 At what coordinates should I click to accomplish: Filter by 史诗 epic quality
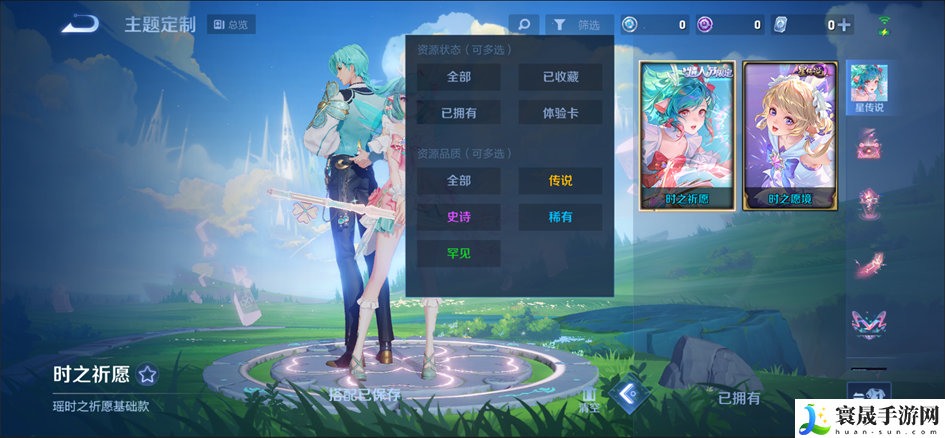[x=459, y=217]
